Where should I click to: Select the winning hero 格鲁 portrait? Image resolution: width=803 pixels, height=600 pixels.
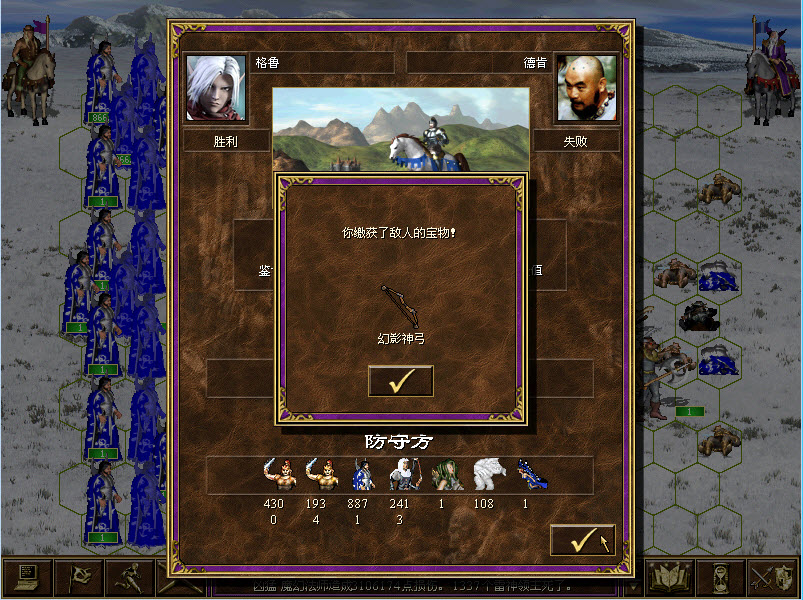[x=216, y=88]
